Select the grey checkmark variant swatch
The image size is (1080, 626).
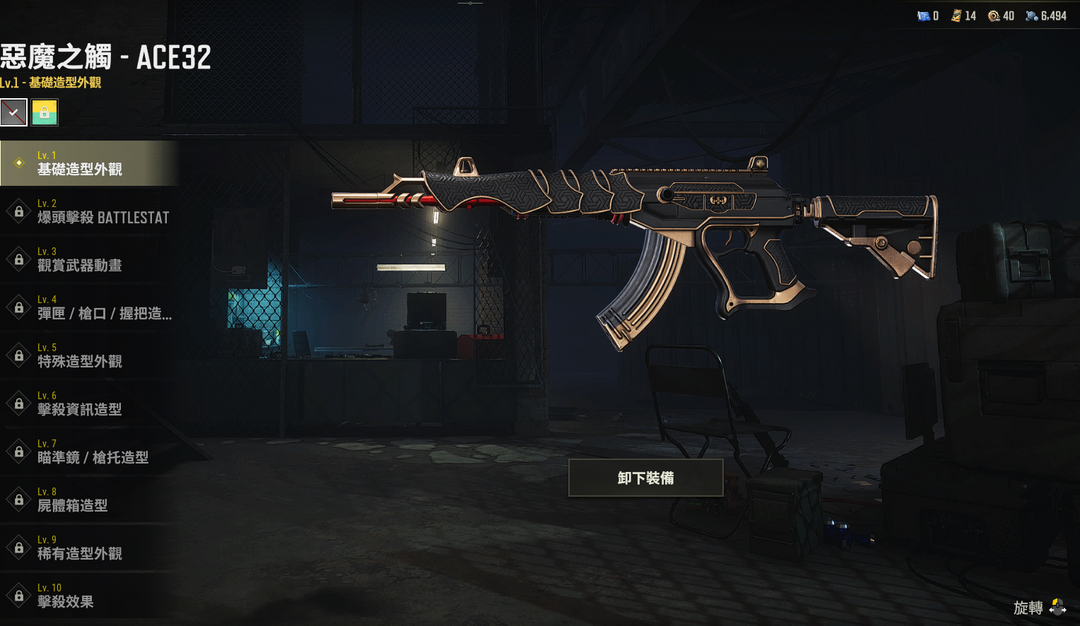tap(13, 112)
